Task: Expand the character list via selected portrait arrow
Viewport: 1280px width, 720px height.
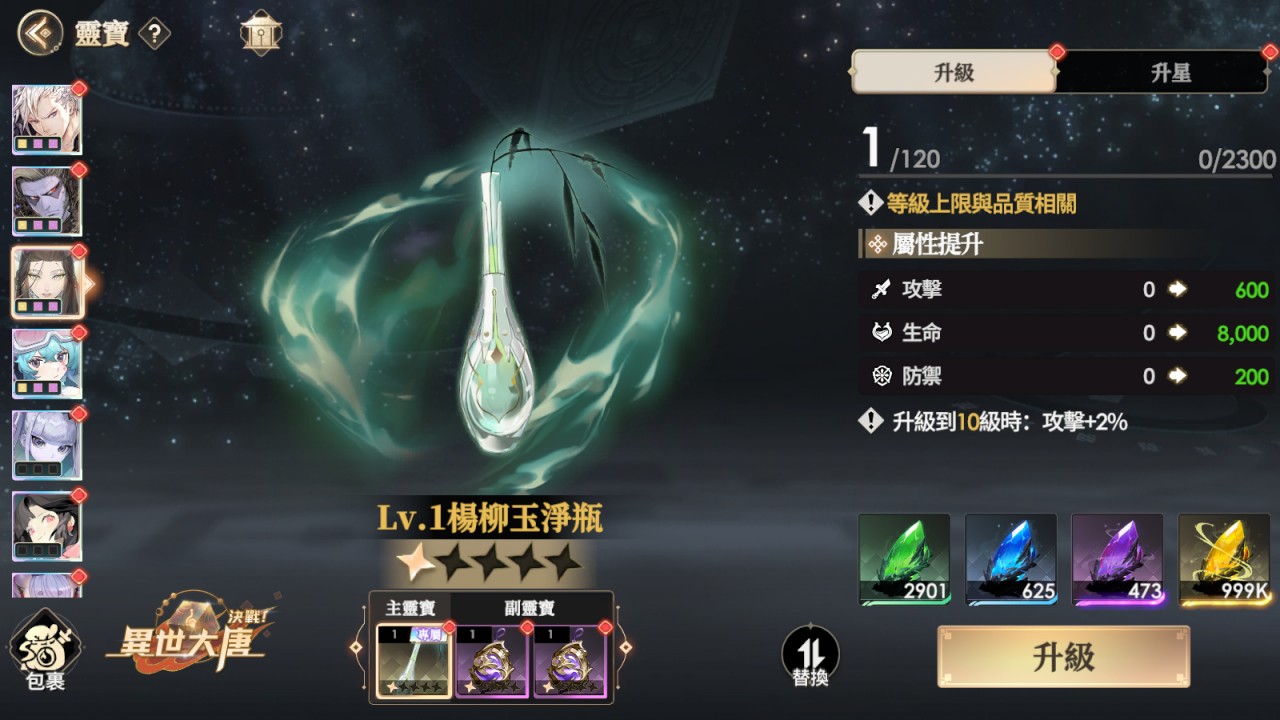Action: [90, 283]
